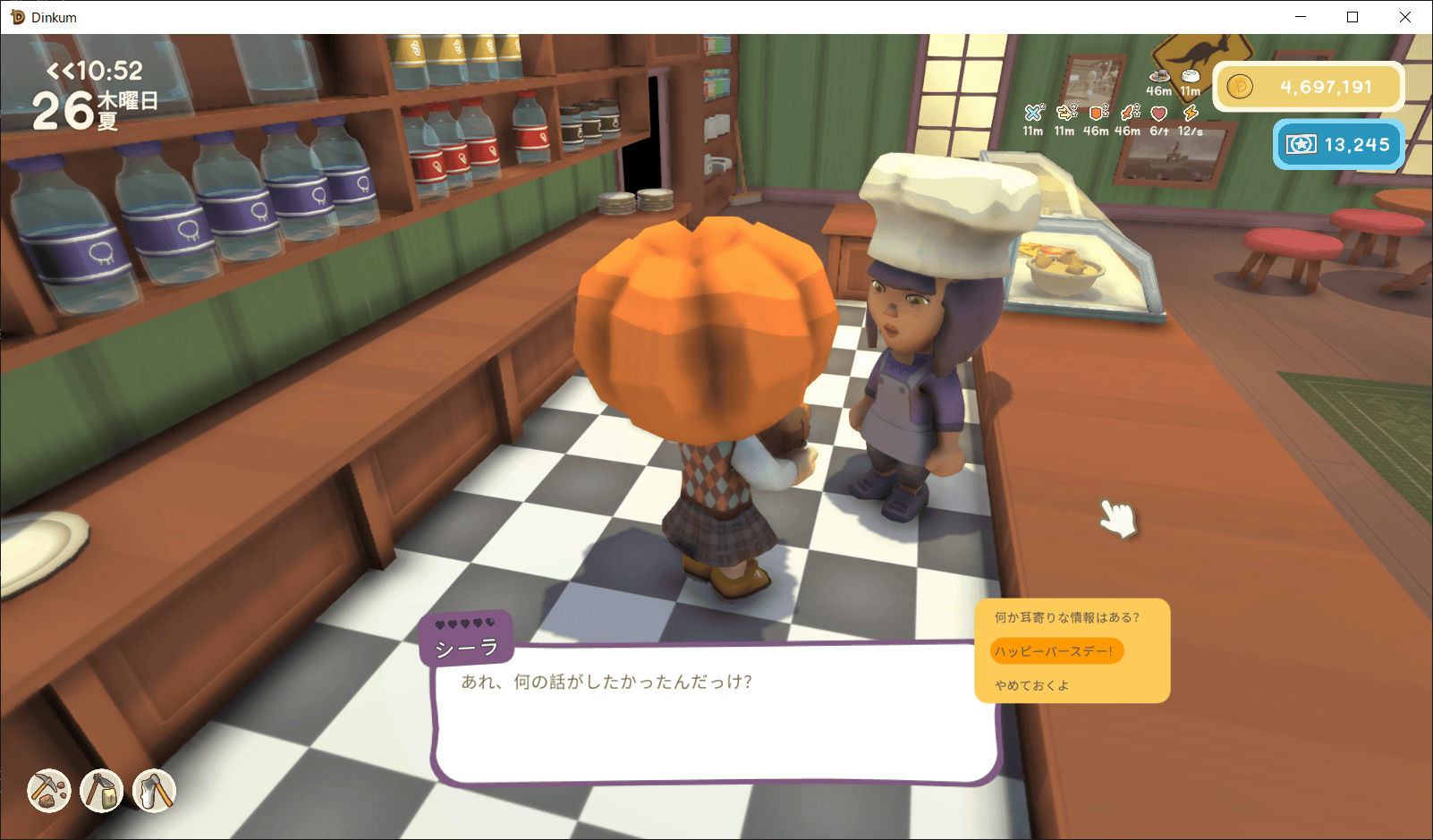This screenshot has width=1433, height=840.
Task: Minimize the Dinkum window
Action: pos(1301,17)
